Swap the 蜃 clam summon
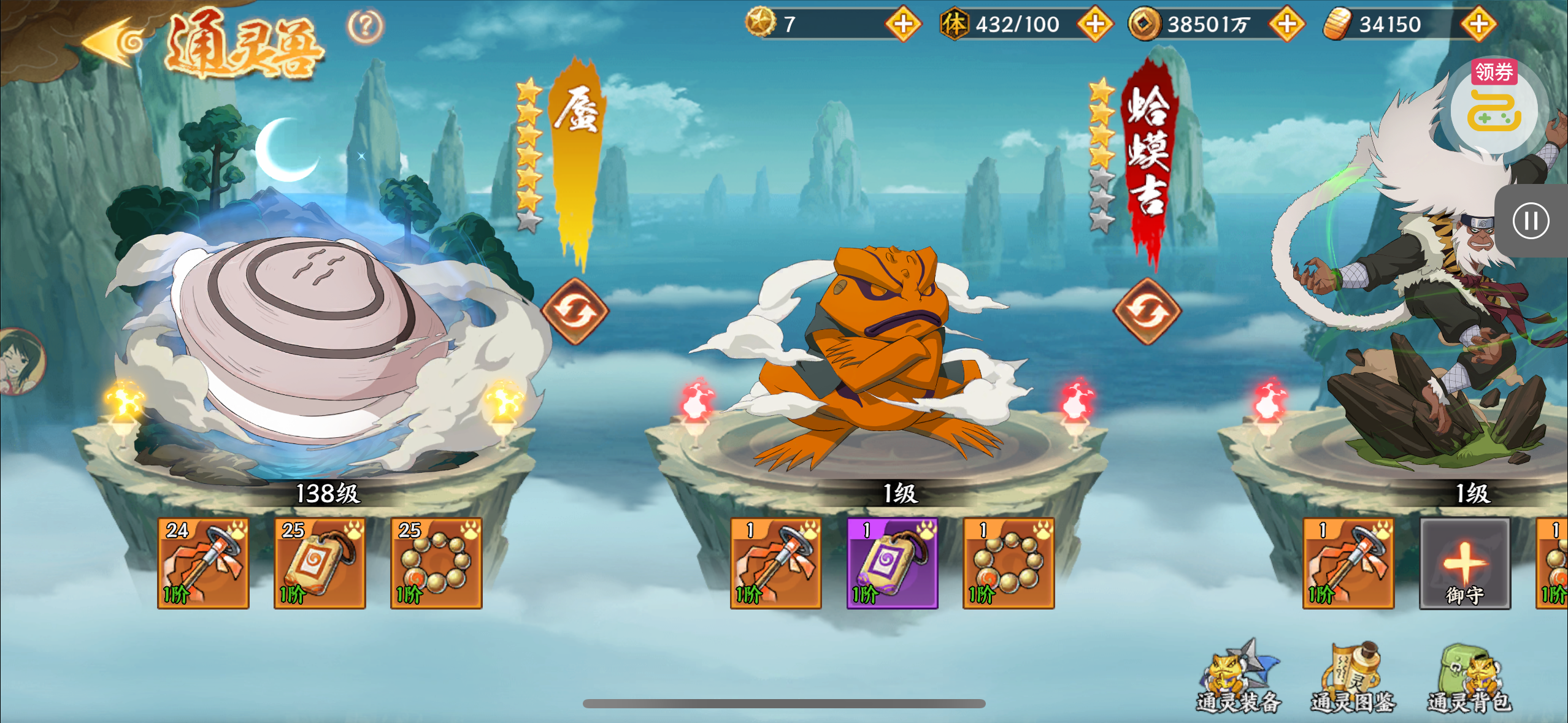 [575, 311]
